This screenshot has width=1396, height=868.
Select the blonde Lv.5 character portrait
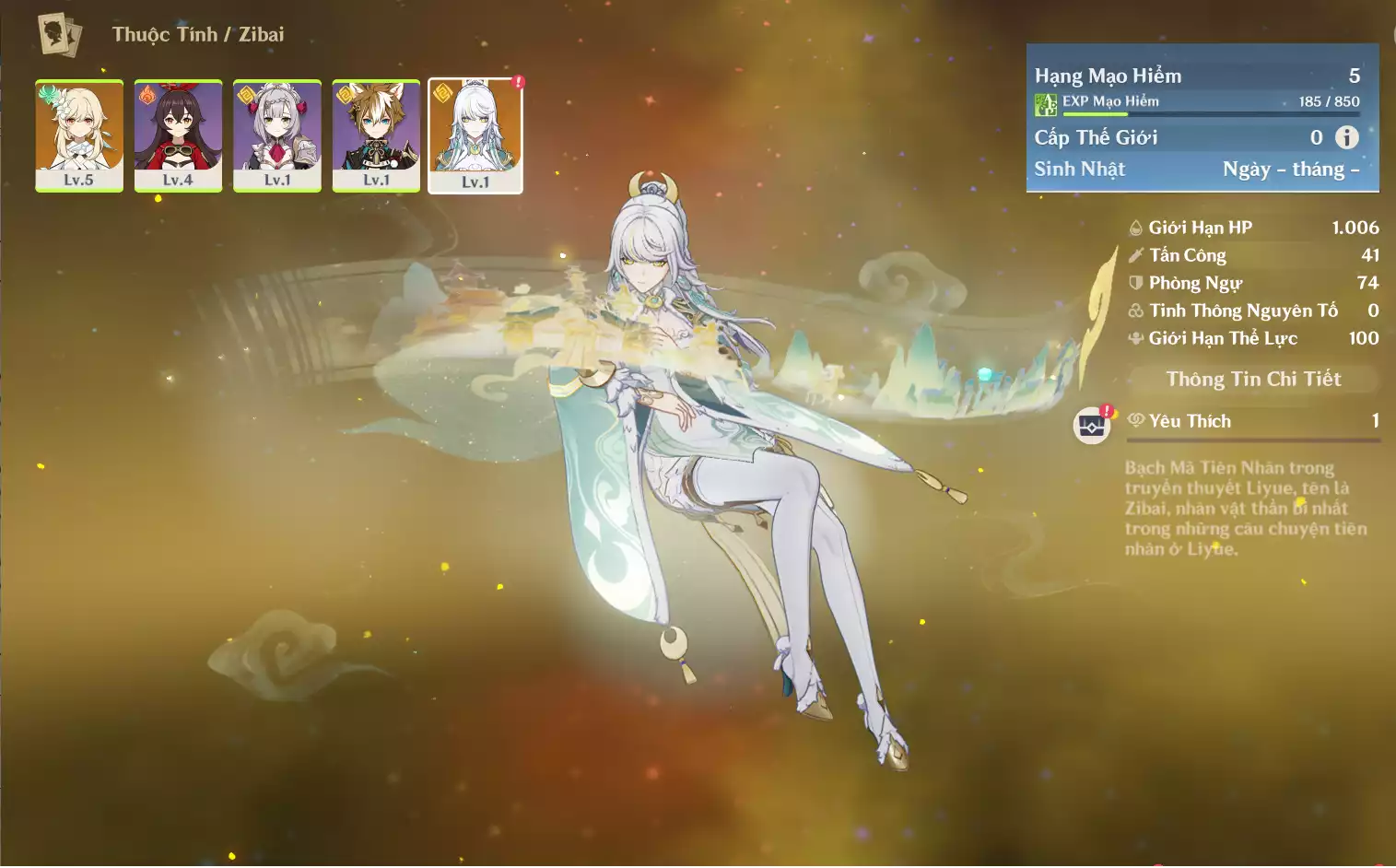pyautogui.click(x=79, y=135)
